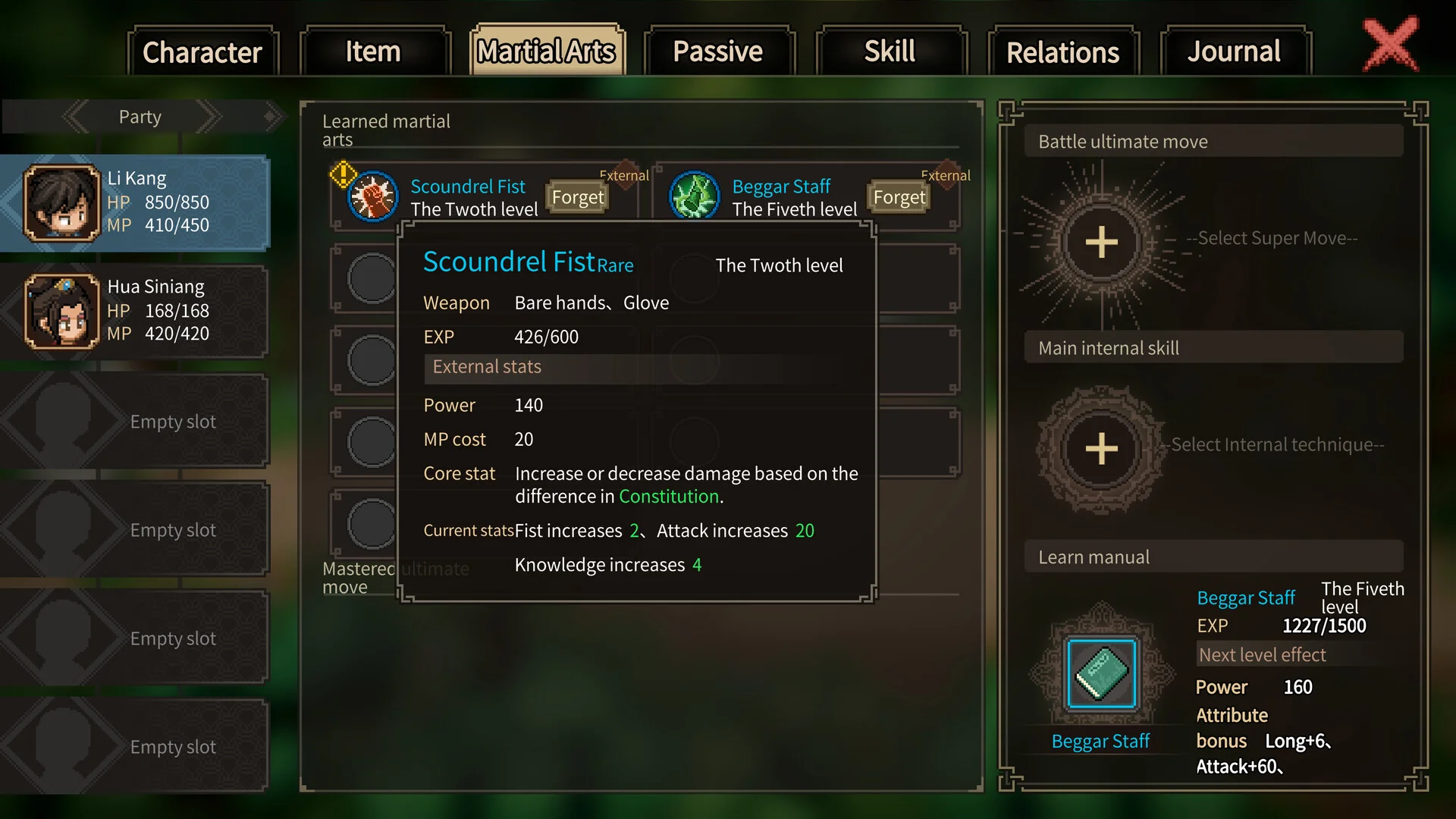This screenshot has width=1456, height=819.
Task: Add a battle ultimate super move
Action: 1101,243
